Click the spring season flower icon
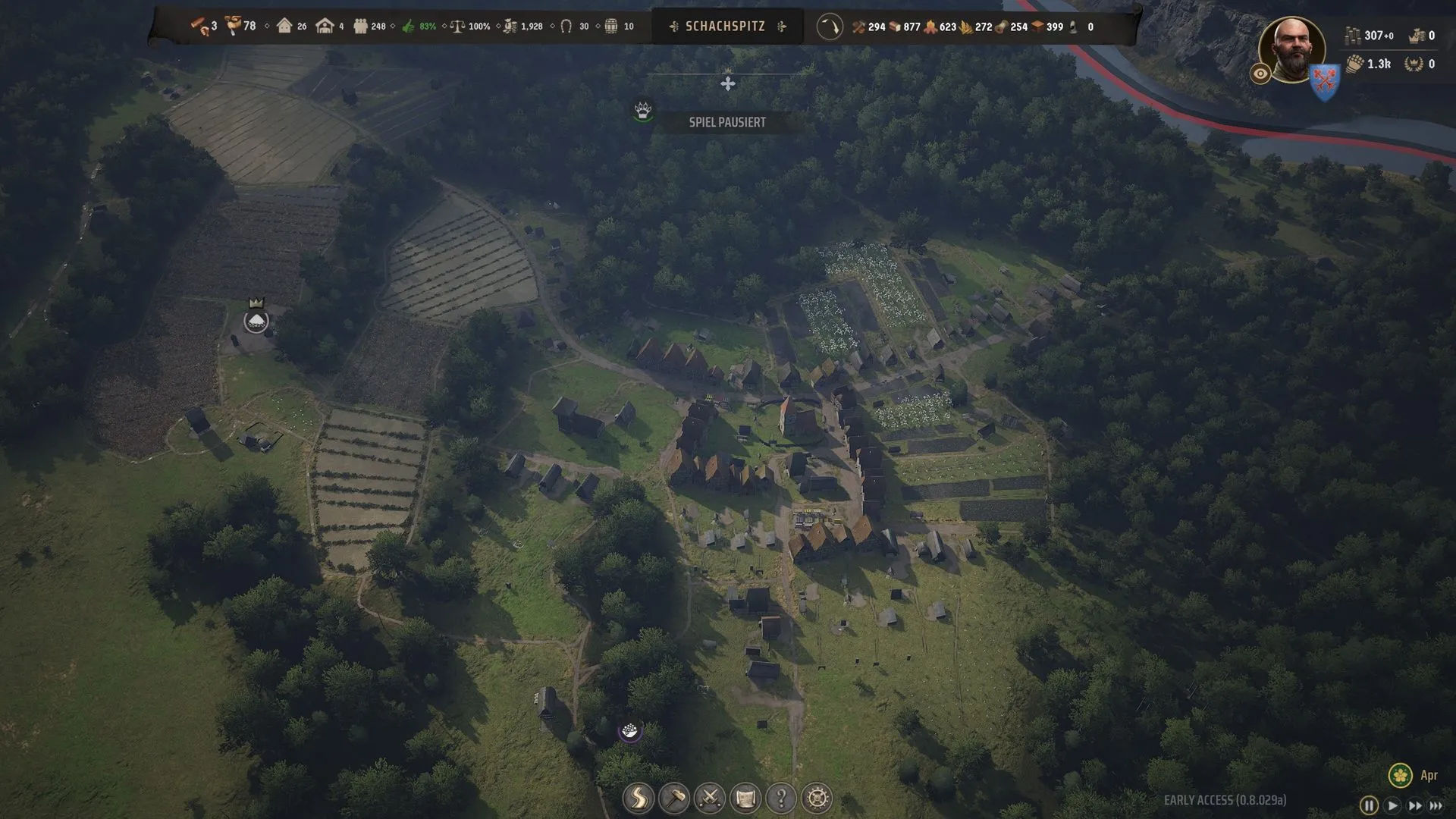Viewport: 1456px width, 819px height. (1400, 775)
